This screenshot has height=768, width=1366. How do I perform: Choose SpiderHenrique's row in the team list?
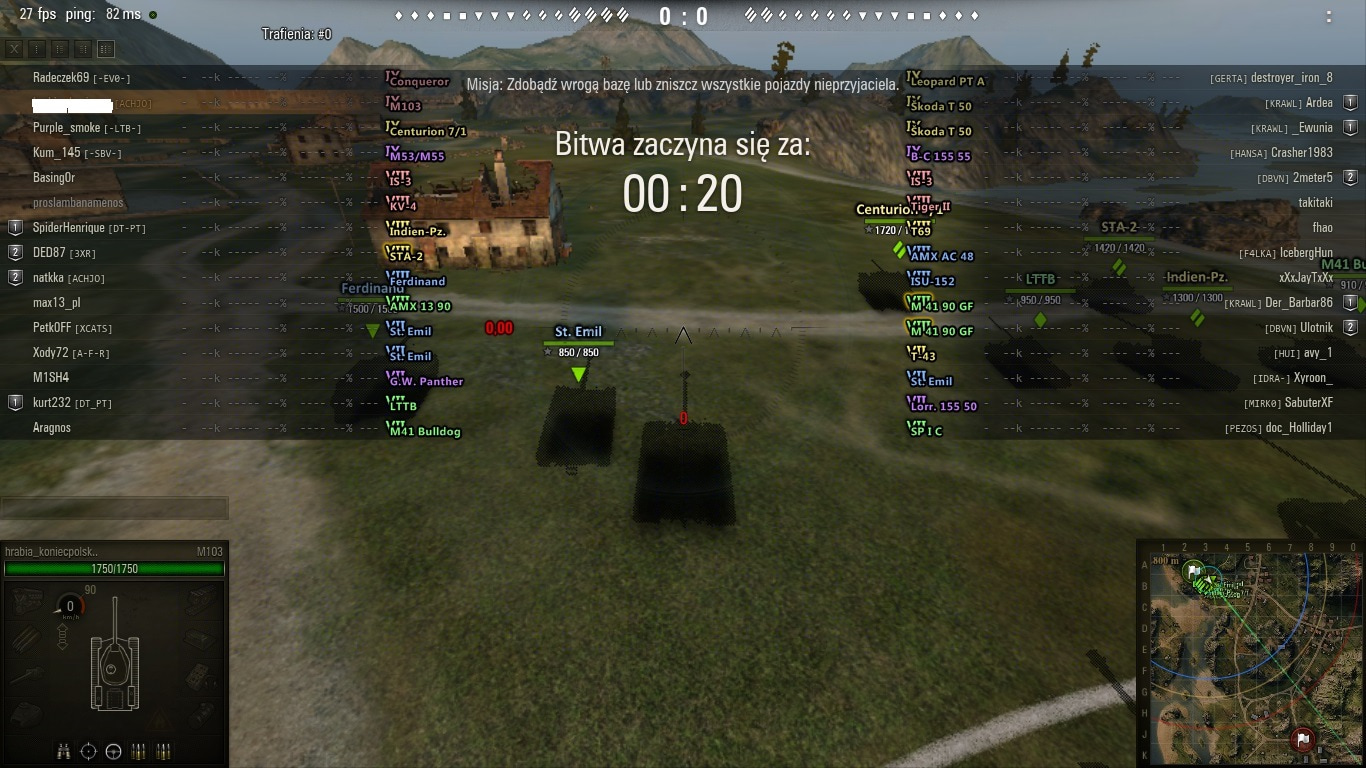(x=69, y=228)
